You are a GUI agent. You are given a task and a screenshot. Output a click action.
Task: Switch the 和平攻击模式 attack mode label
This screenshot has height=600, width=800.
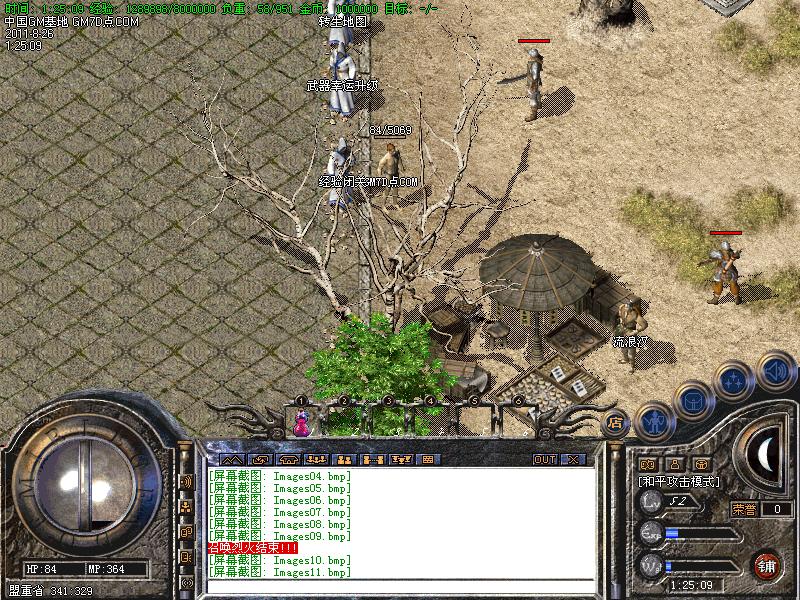pos(680,481)
